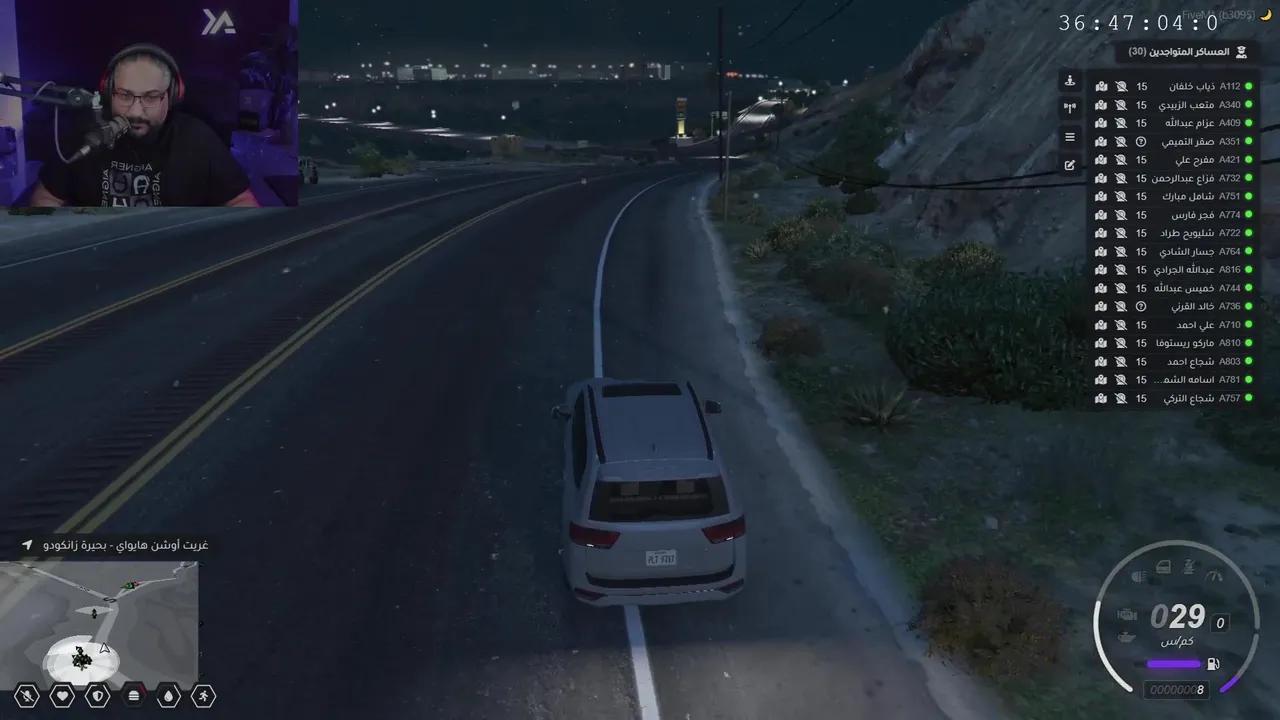
Task: Click the purple fuel bar on the speedometer
Action: pyautogui.click(x=1173, y=662)
